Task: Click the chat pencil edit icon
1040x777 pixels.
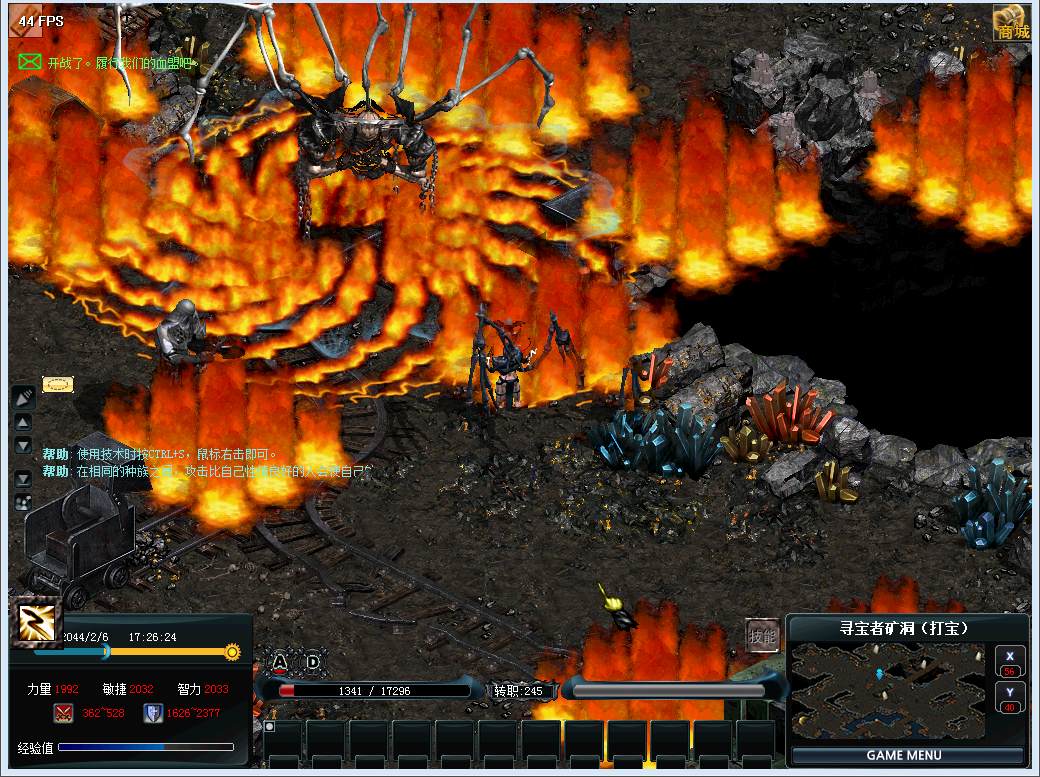Action: (23, 397)
